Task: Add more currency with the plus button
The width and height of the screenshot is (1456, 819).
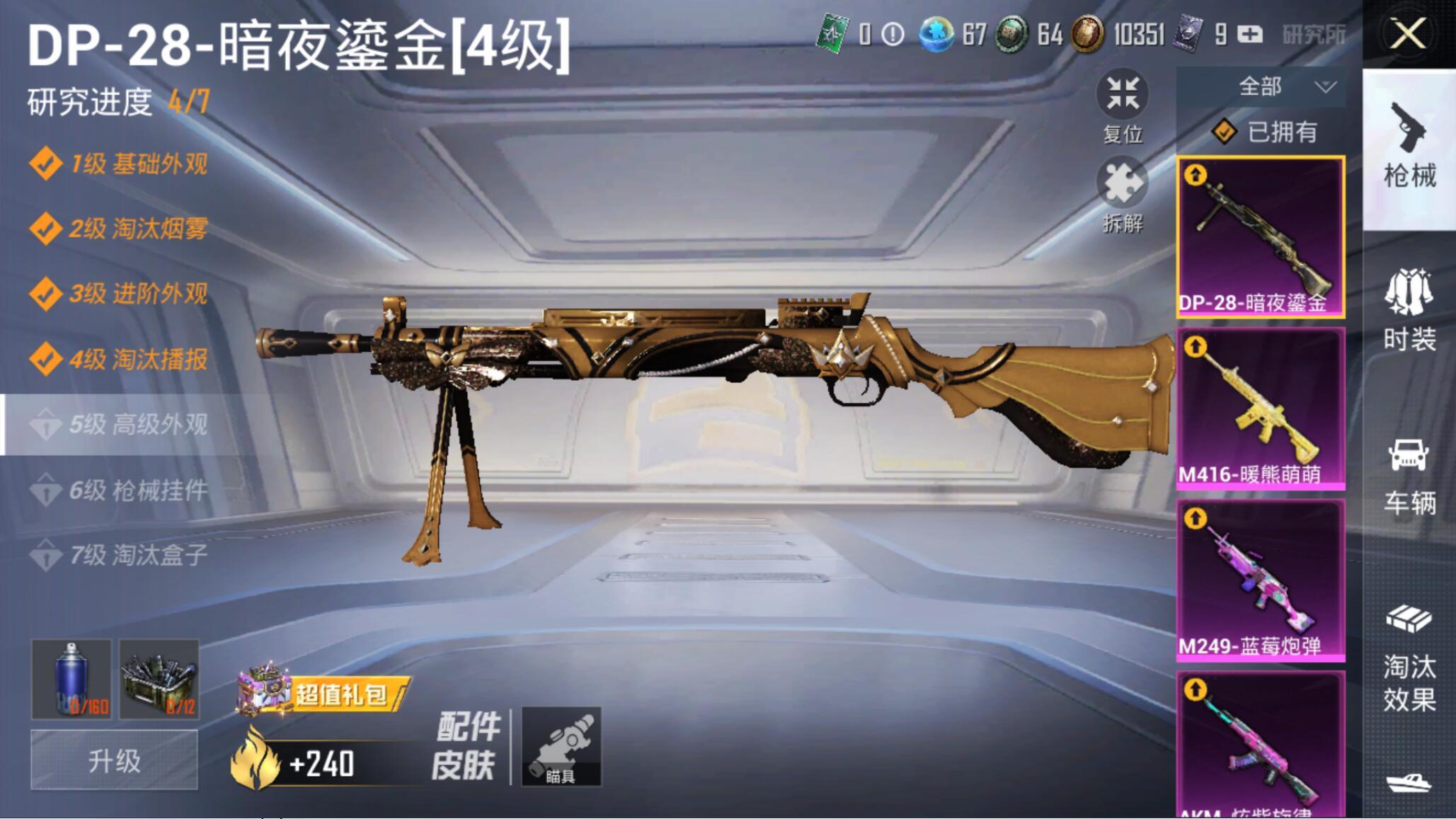Action: tap(1250, 34)
